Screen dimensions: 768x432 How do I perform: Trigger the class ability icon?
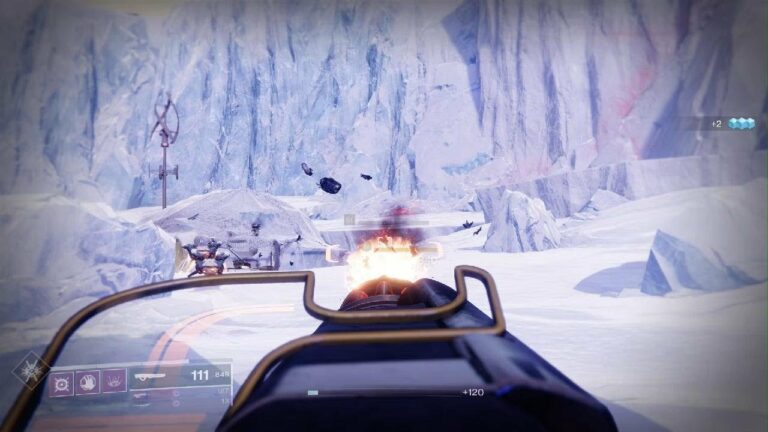[114, 381]
